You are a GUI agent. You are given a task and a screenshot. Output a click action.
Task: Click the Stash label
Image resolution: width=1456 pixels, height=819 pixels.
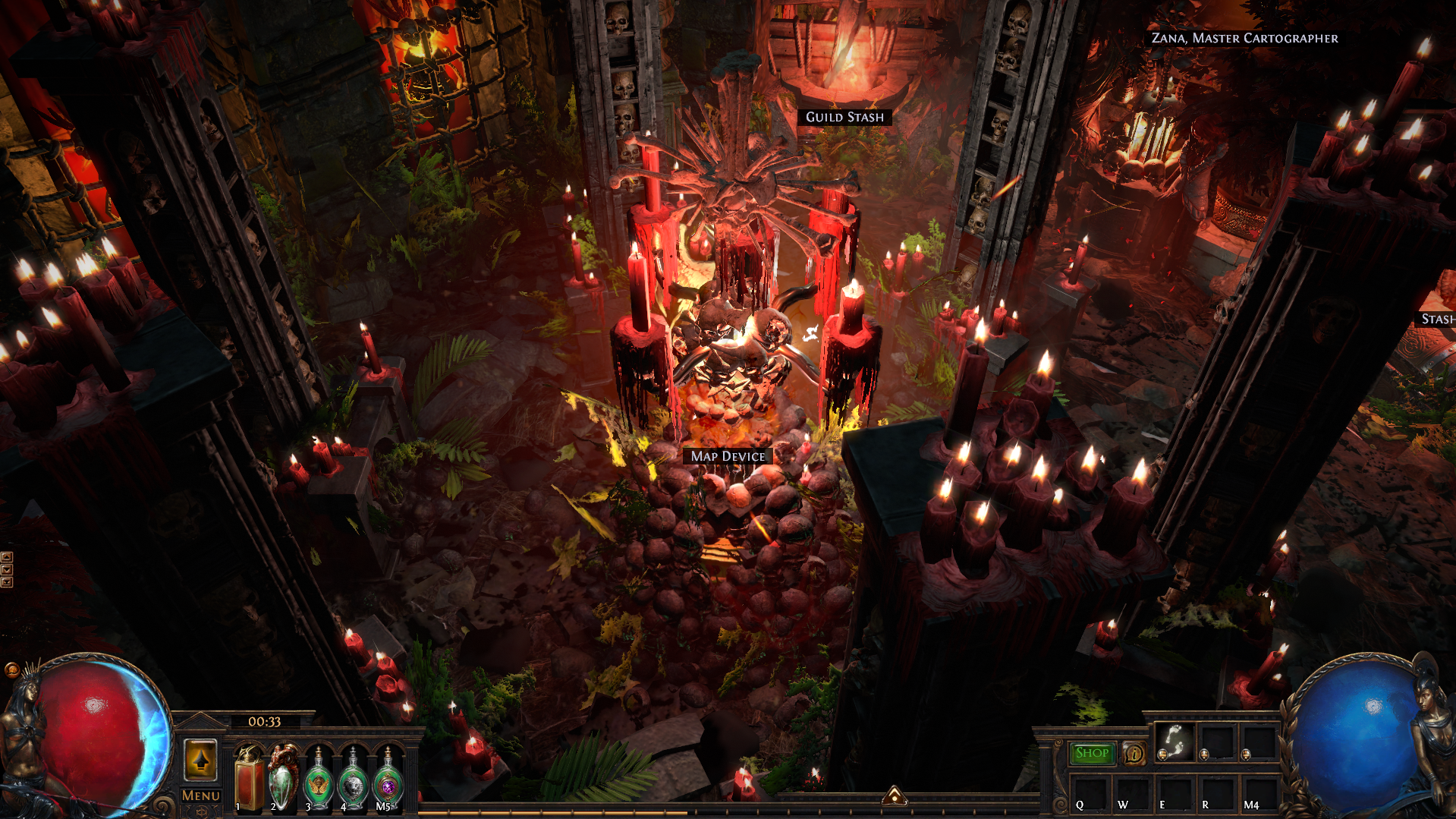[1437, 319]
